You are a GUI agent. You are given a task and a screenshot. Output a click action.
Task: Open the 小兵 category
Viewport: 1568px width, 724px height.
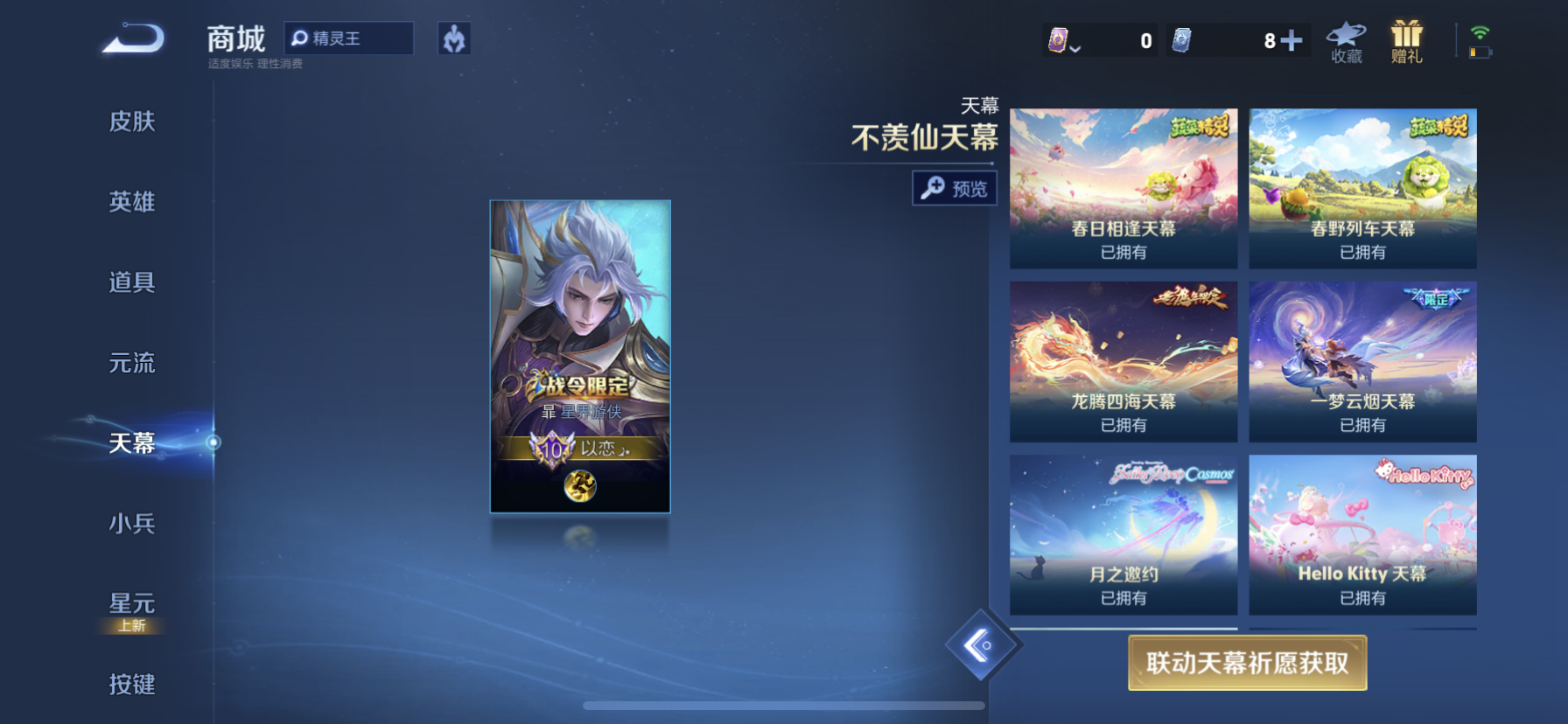pyautogui.click(x=132, y=524)
